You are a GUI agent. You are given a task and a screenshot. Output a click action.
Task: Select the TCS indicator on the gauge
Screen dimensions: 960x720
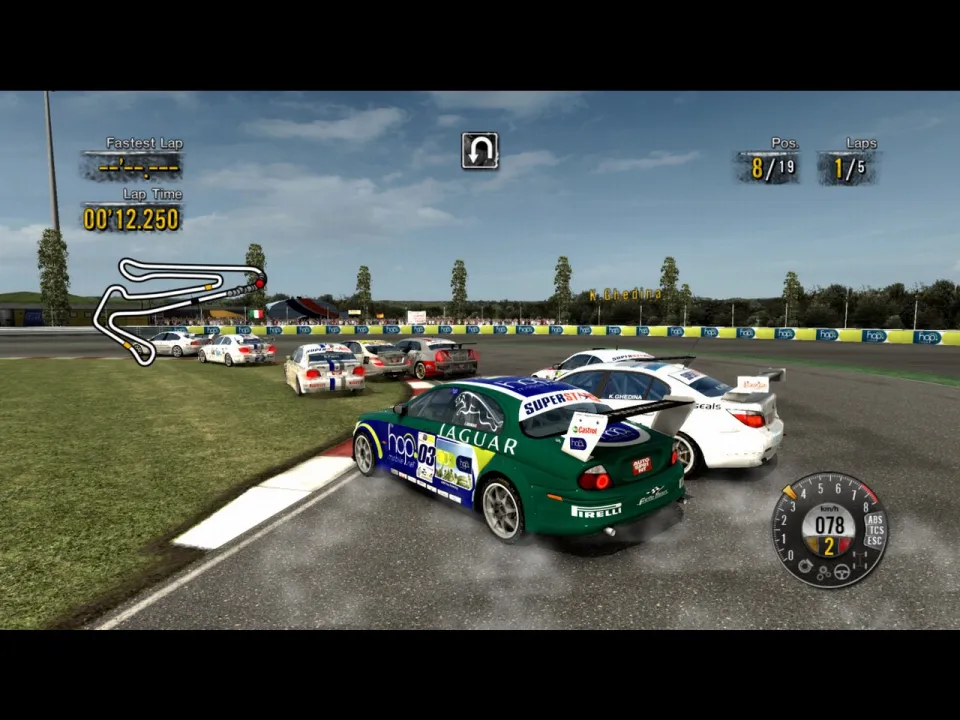875,530
